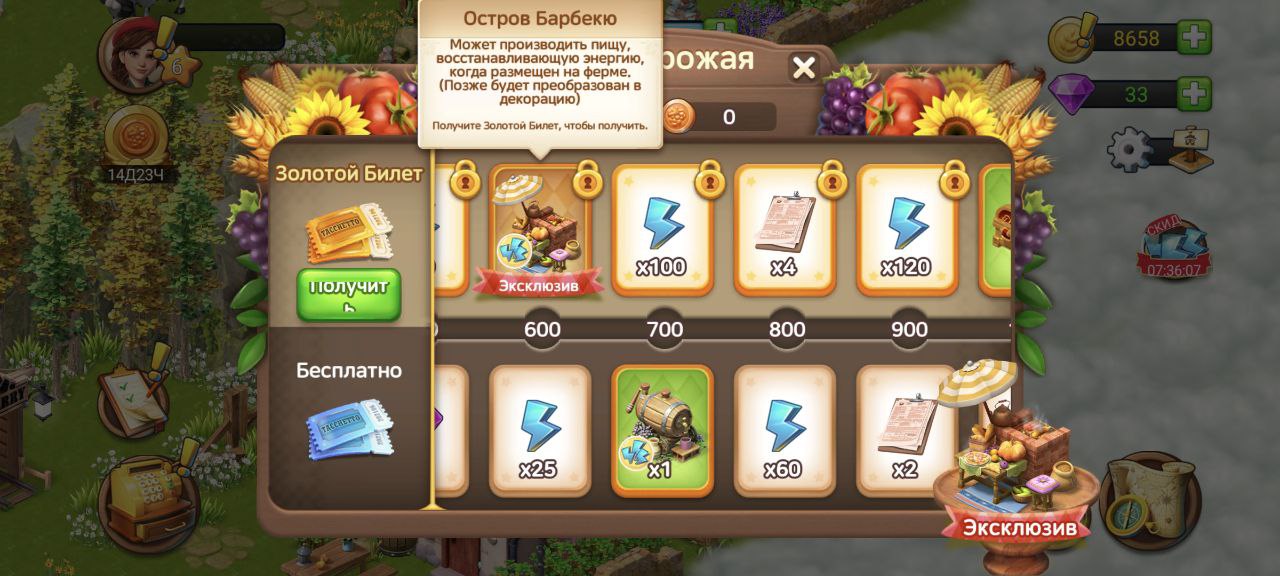Screen dimensions: 1280x576
Task: Open the gear settings icon
Action: pos(1132,150)
